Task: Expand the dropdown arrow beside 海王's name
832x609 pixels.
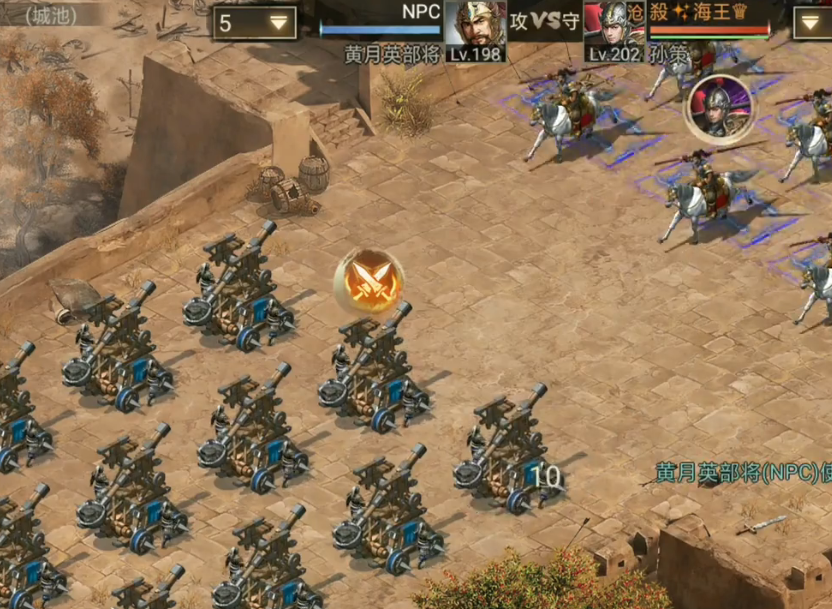Action: pyautogui.click(x=812, y=22)
